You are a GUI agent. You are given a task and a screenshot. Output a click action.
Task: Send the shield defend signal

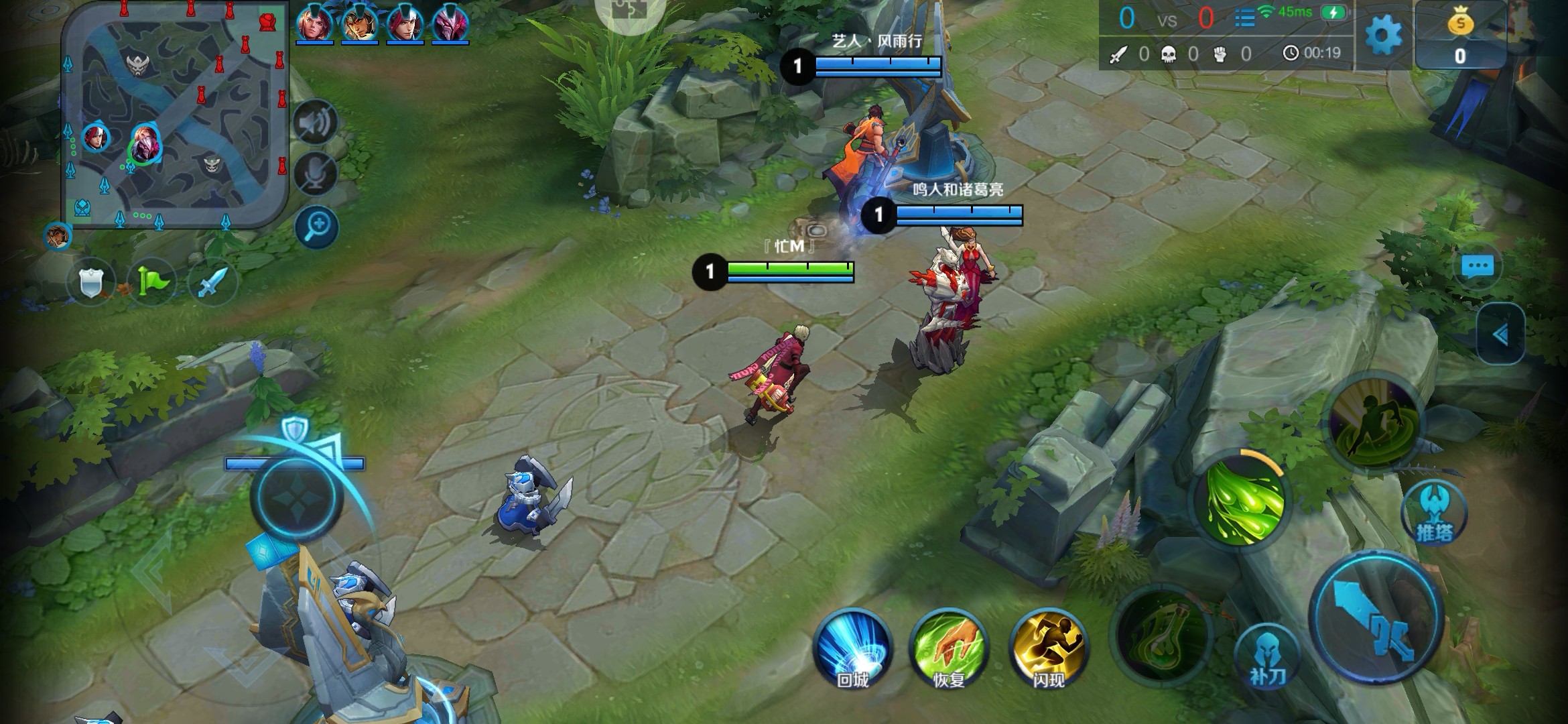(x=90, y=282)
